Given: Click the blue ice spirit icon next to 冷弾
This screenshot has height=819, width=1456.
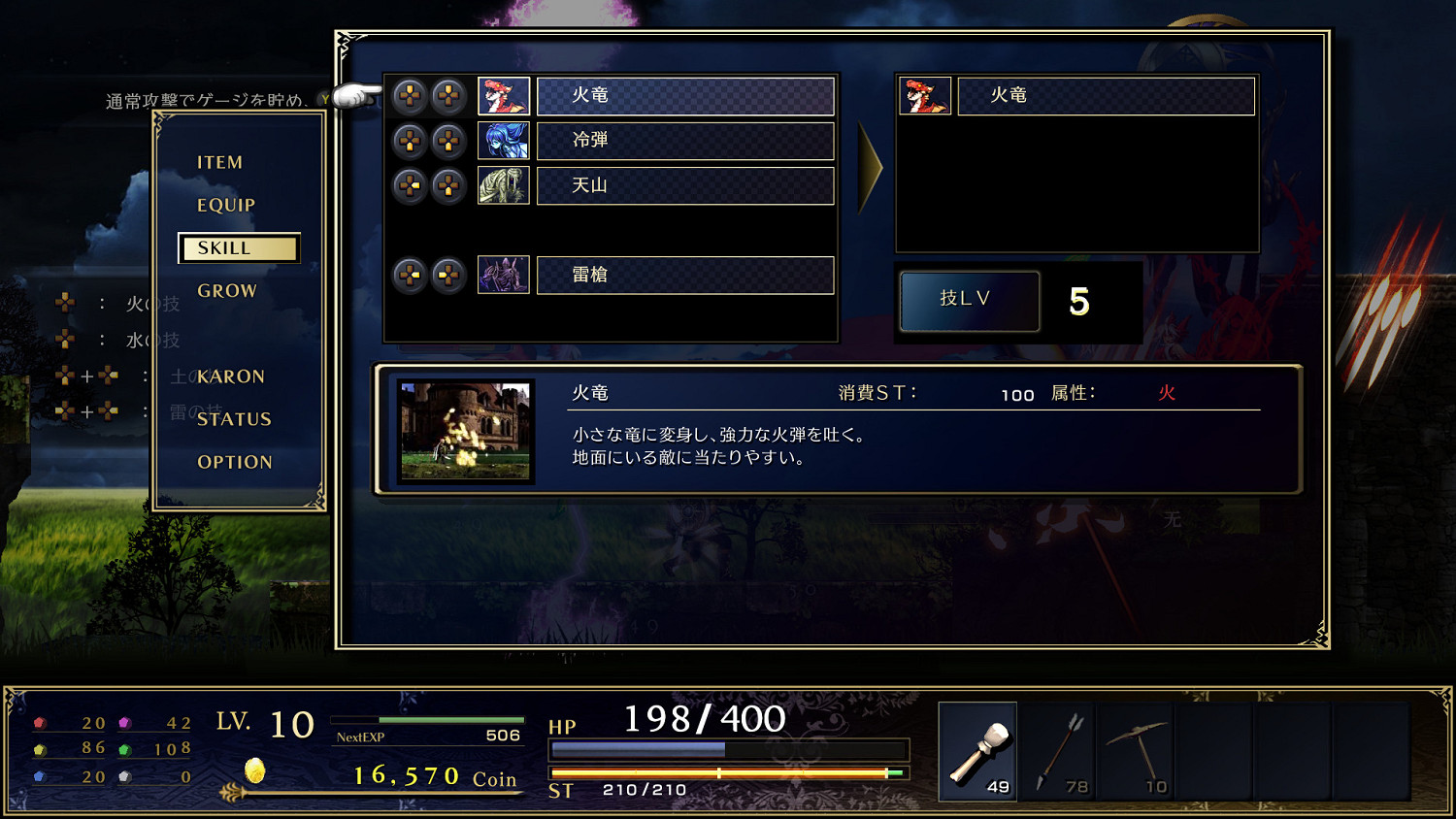Looking at the screenshot, I should pyautogui.click(x=501, y=141).
